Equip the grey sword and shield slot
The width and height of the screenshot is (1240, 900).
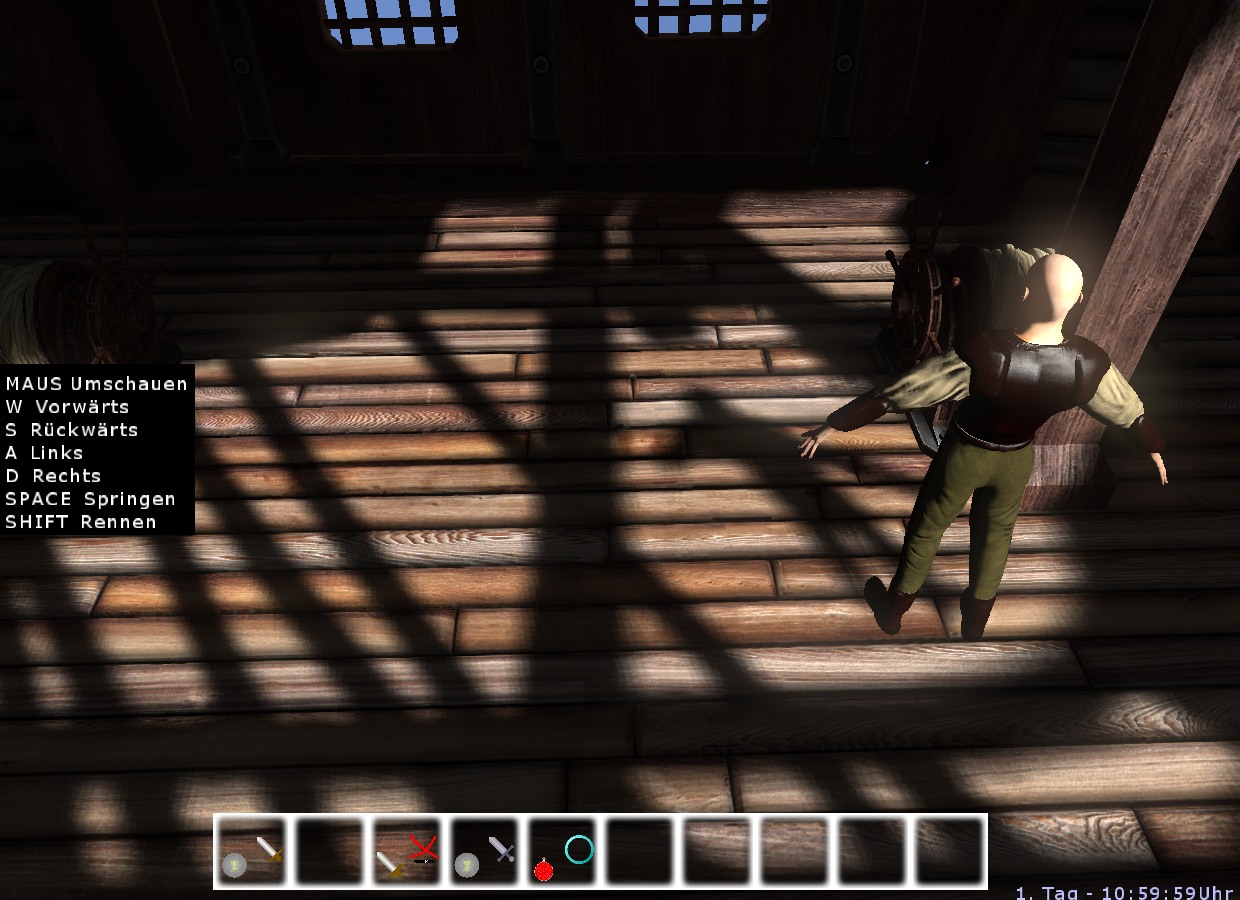click(x=485, y=851)
